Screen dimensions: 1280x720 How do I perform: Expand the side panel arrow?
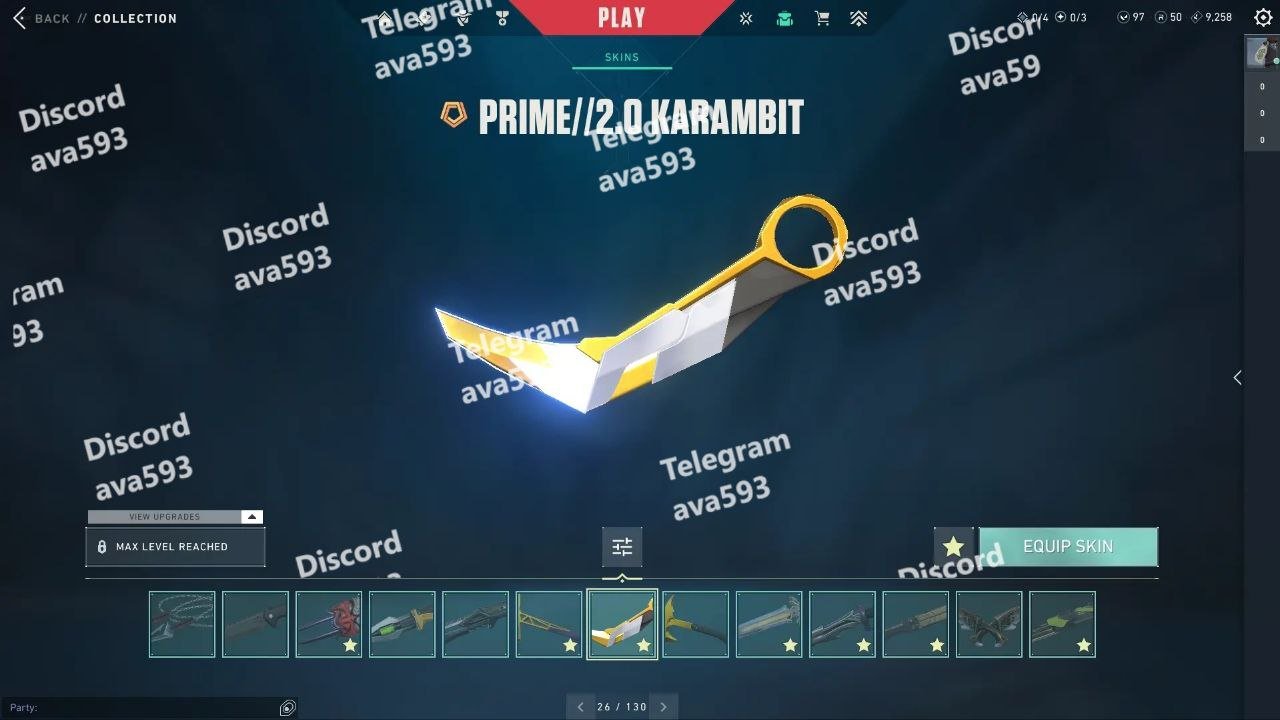tap(1237, 377)
